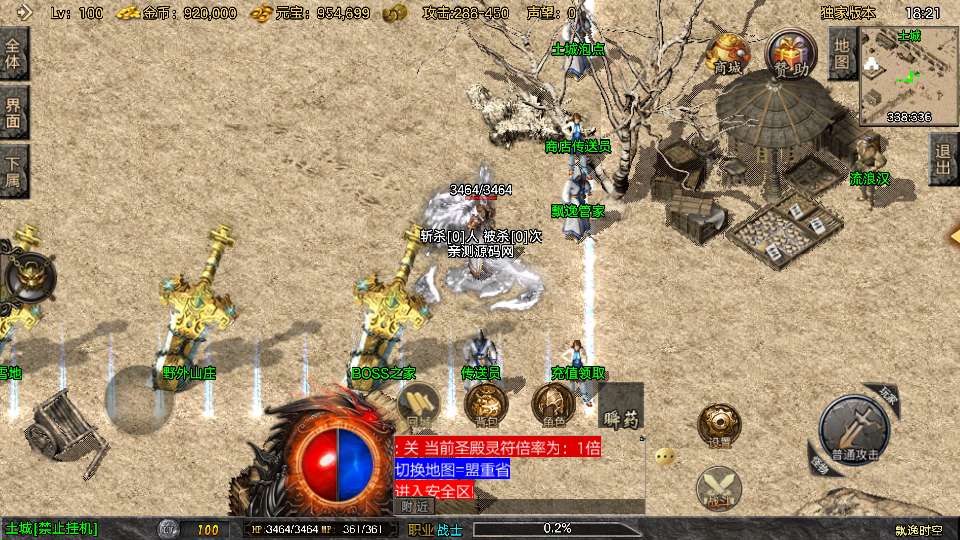Tap the 退出 exit button
The height and width of the screenshot is (540, 960).
(x=942, y=159)
